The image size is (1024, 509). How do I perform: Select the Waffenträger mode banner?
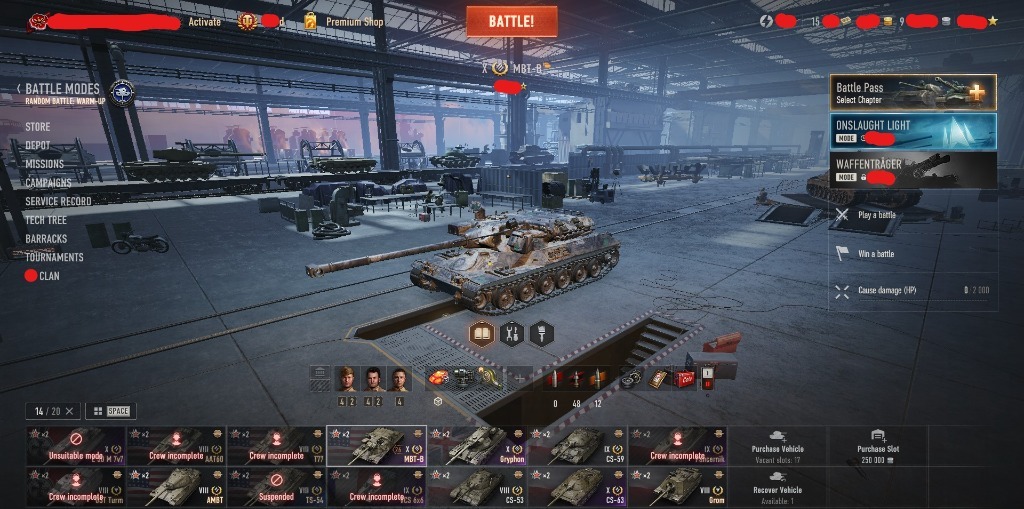pyautogui.click(x=912, y=169)
